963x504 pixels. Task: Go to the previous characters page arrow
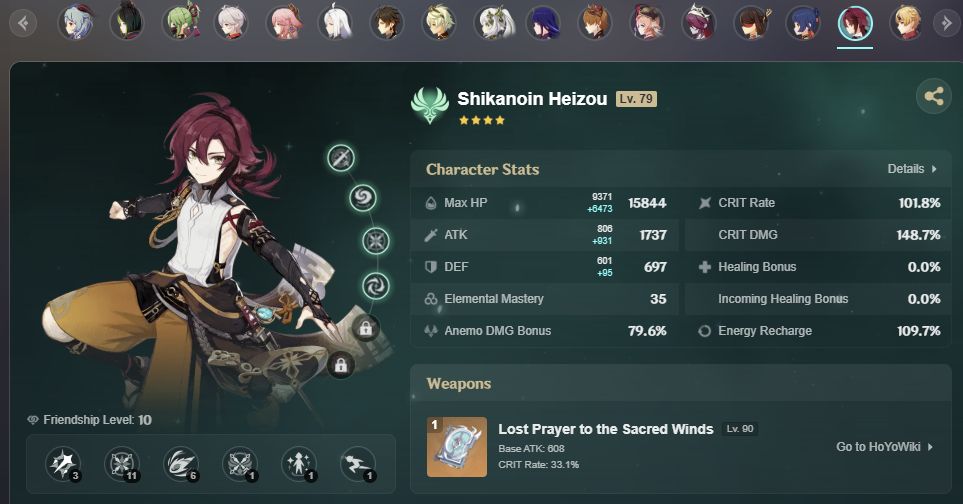(x=24, y=21)
